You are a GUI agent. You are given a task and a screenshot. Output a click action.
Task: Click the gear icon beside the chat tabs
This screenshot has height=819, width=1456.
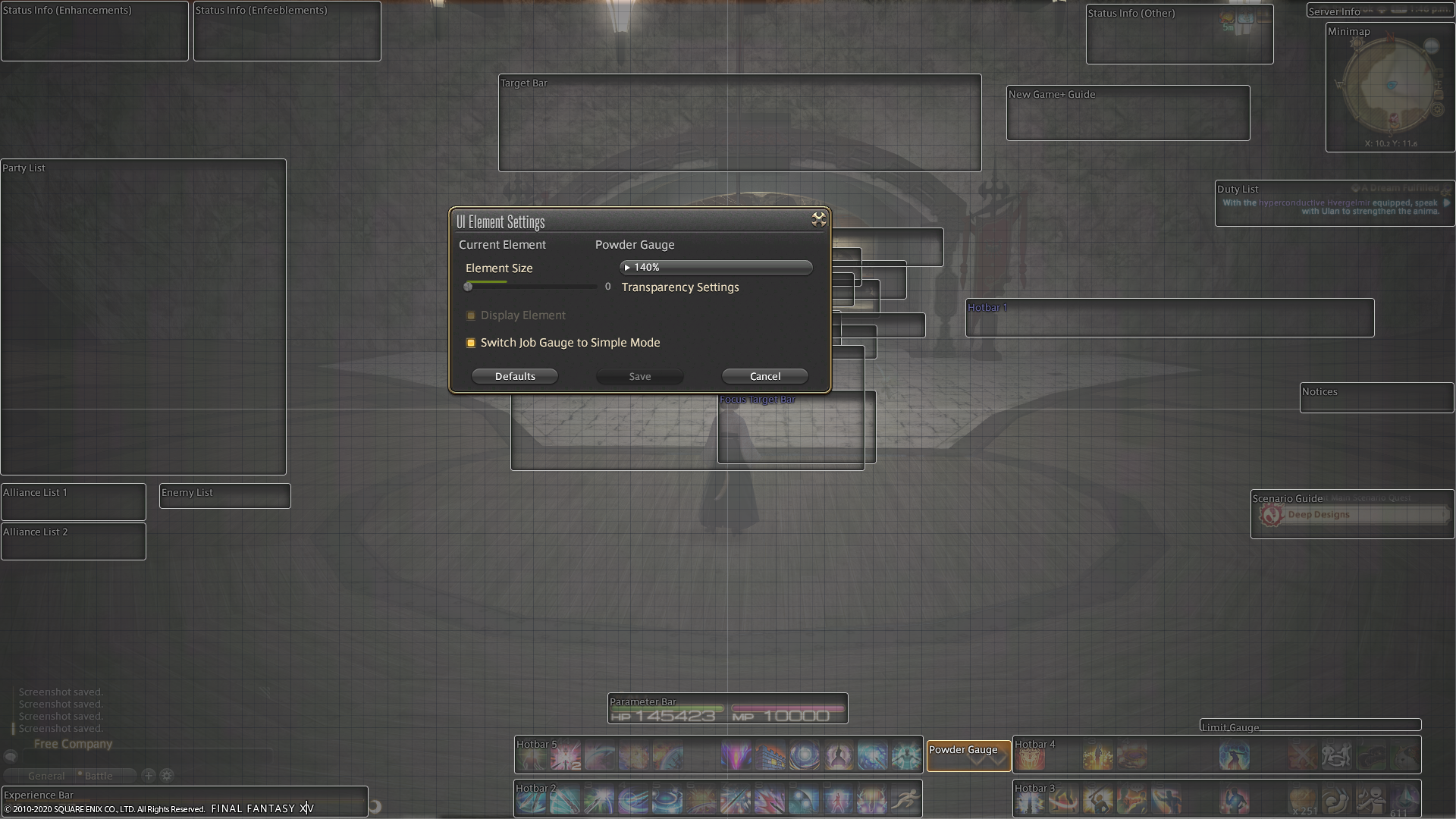pos(167,775)
